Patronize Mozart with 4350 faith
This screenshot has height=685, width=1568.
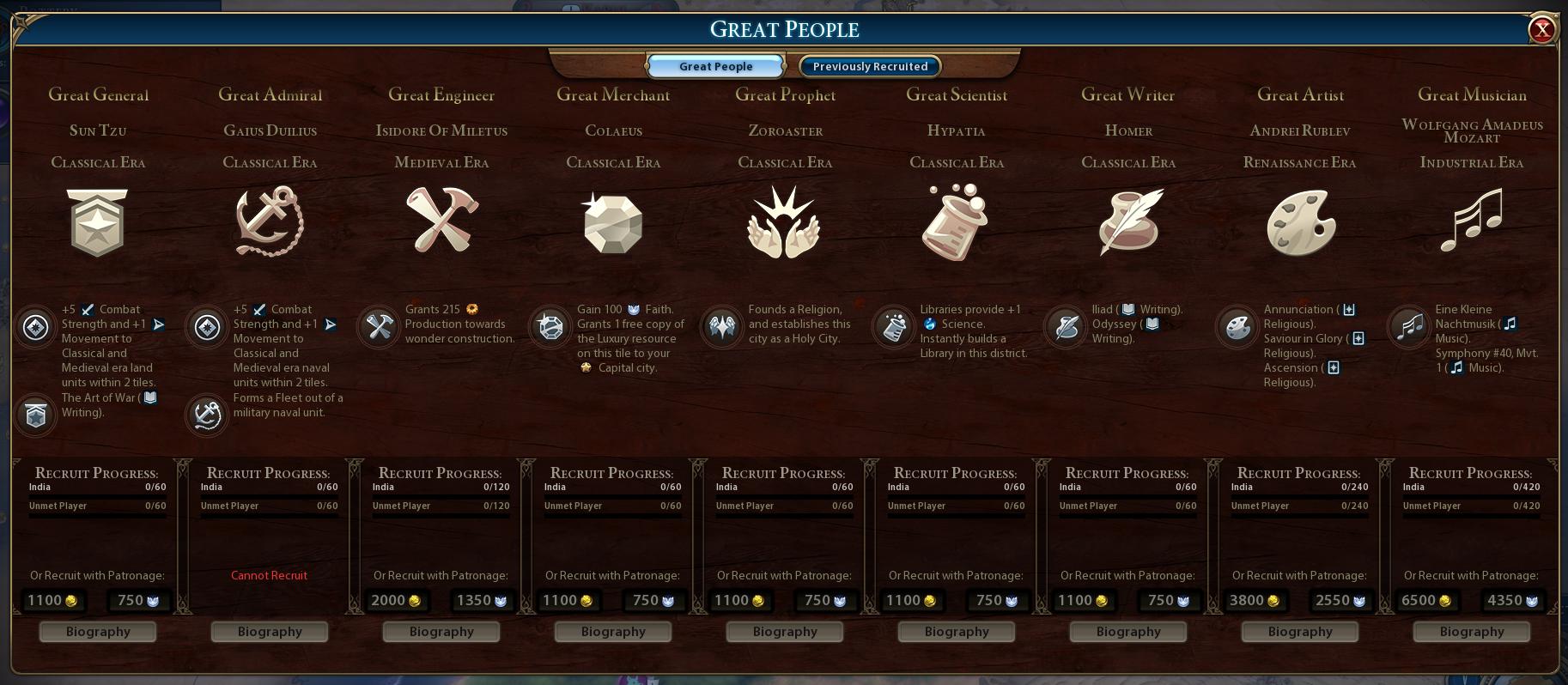(1511, 601)
